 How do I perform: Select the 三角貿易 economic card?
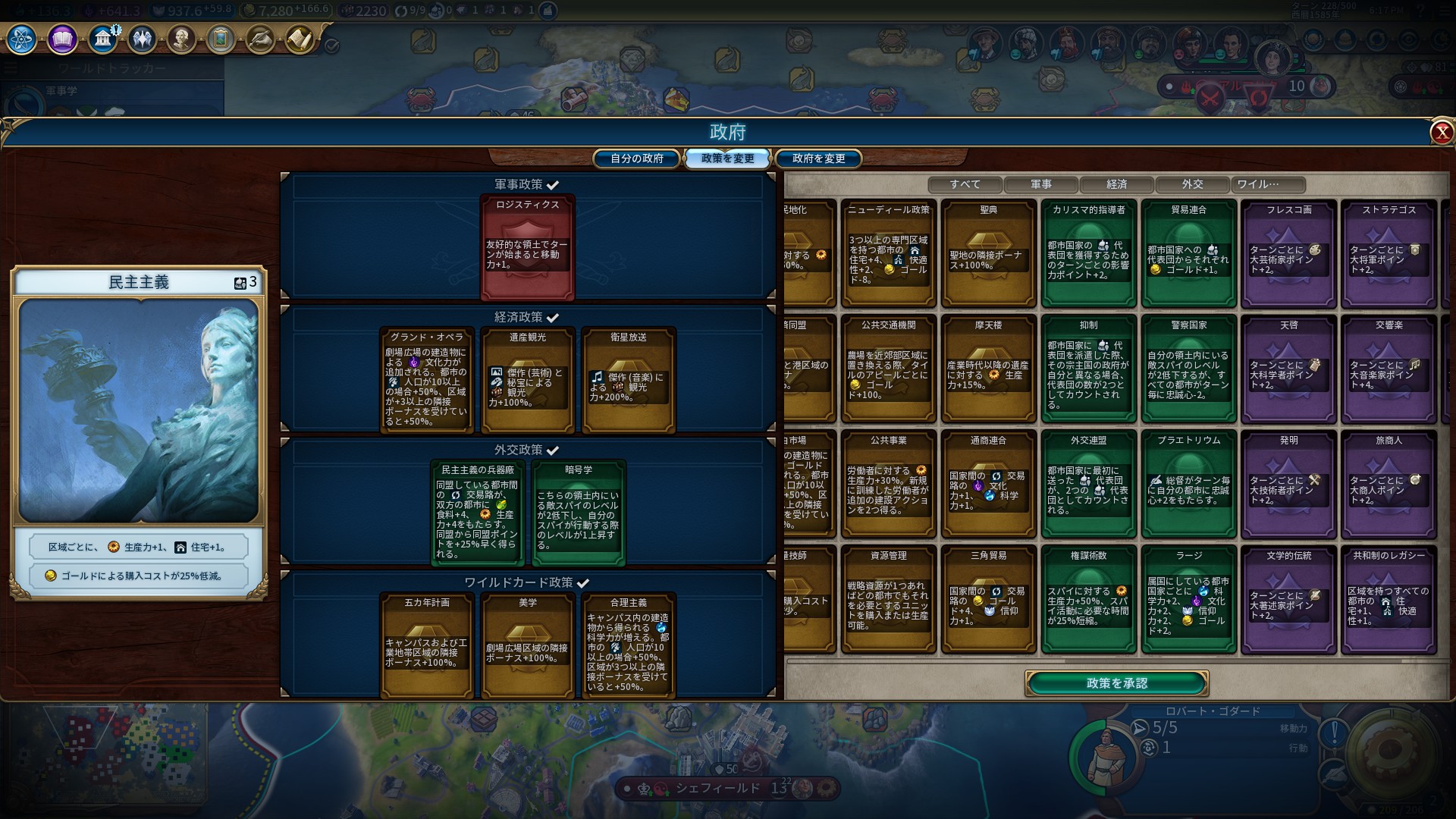click(988, 600)
